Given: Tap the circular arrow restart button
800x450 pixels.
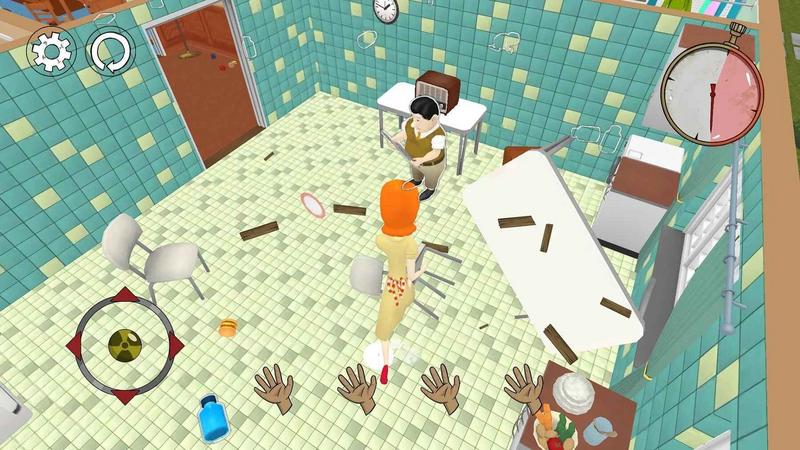Looking at the screenshot, I should point(109,52).
